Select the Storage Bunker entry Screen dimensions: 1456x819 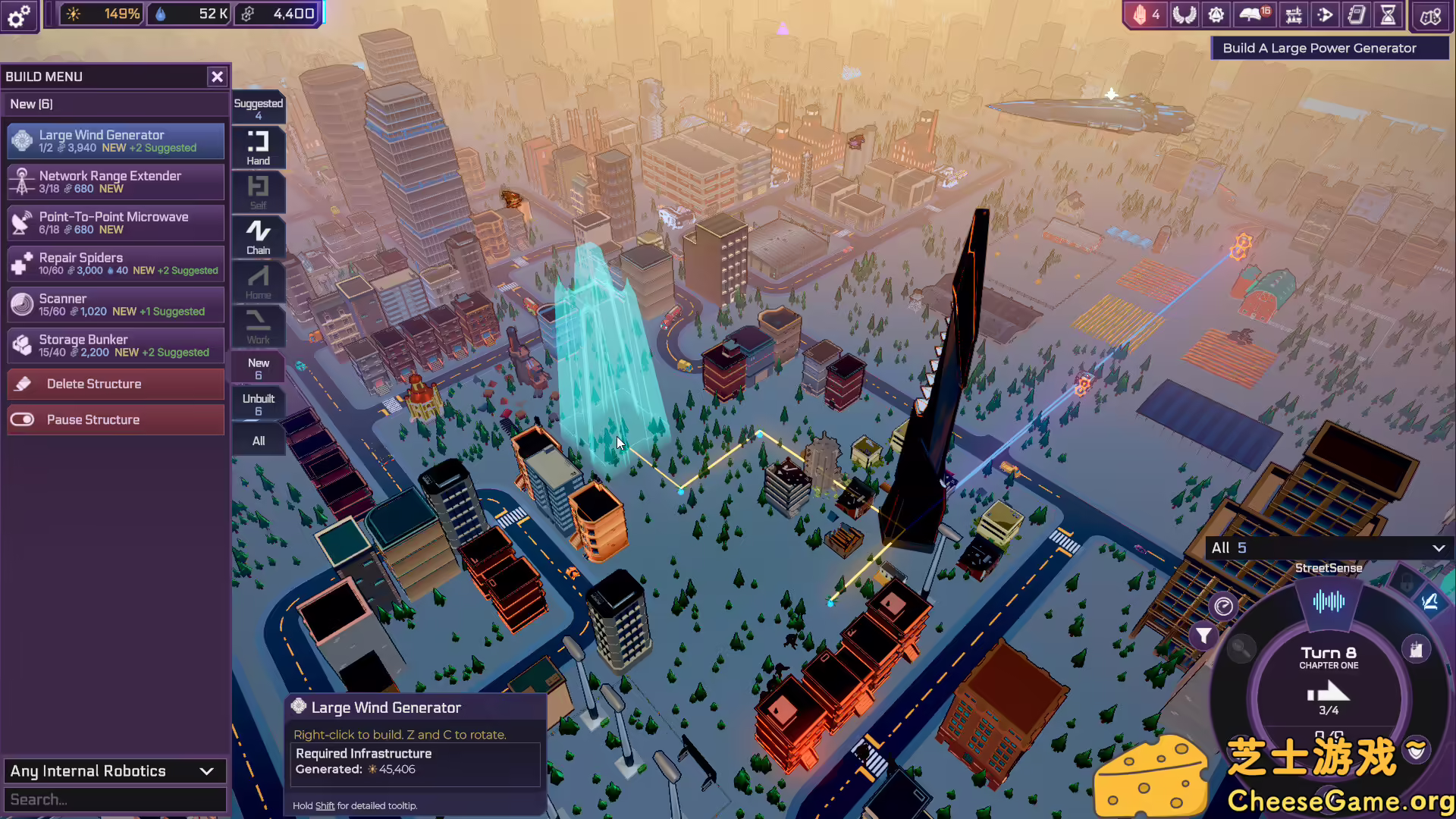click(116, 346)
